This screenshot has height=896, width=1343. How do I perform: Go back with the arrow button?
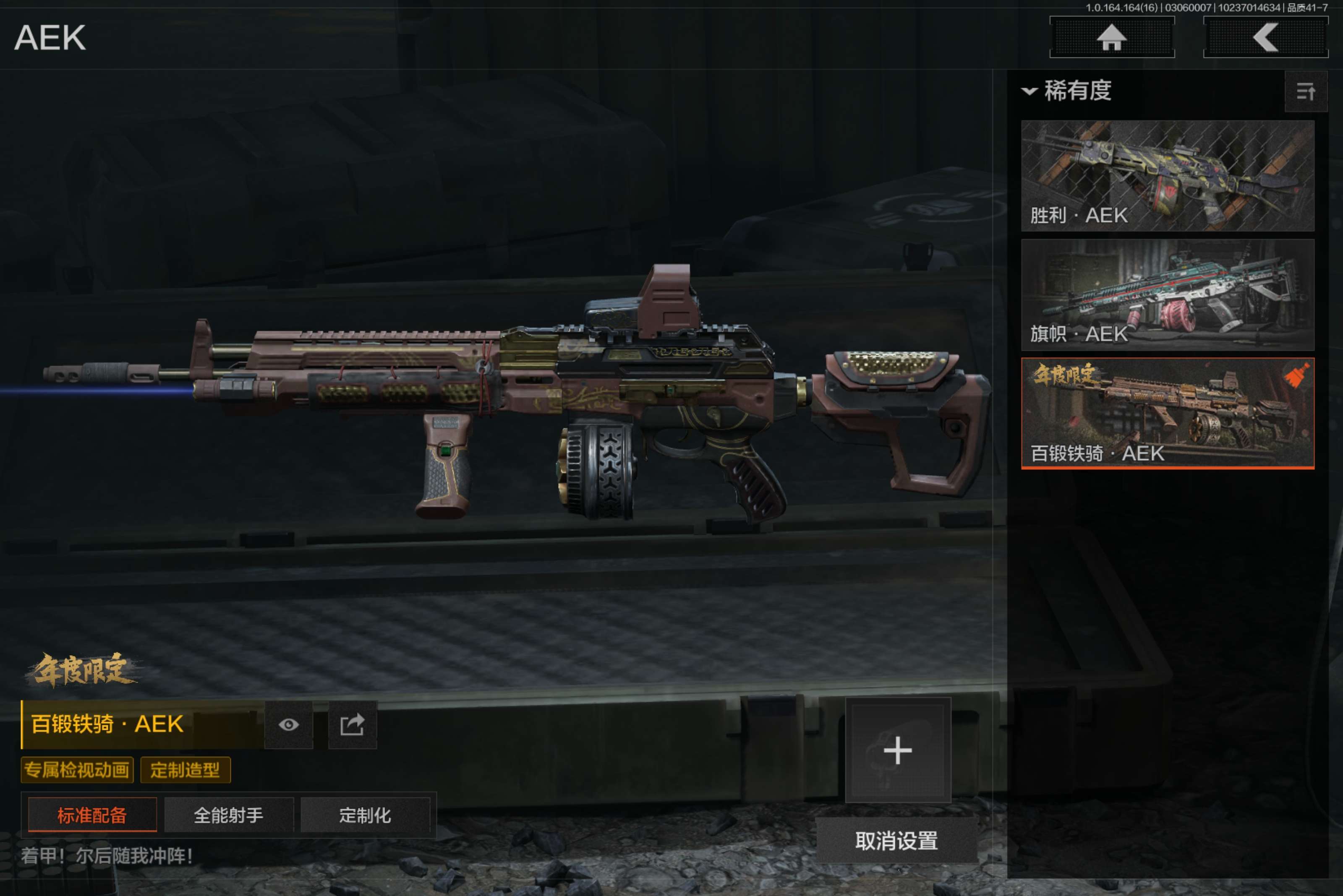click(1265, 38)
